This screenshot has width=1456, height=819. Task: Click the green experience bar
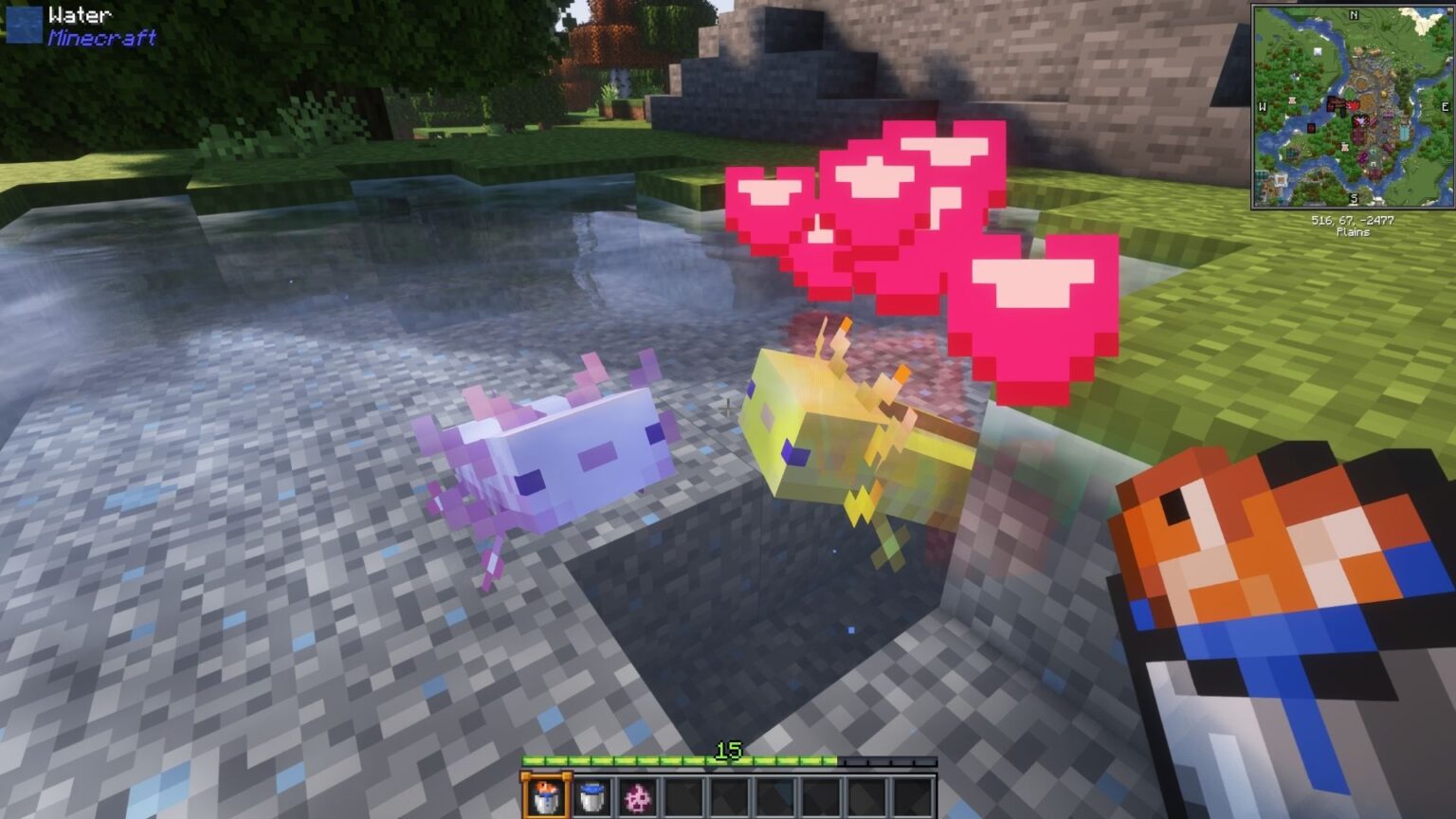pyautogui.click(x=664, y=760)
